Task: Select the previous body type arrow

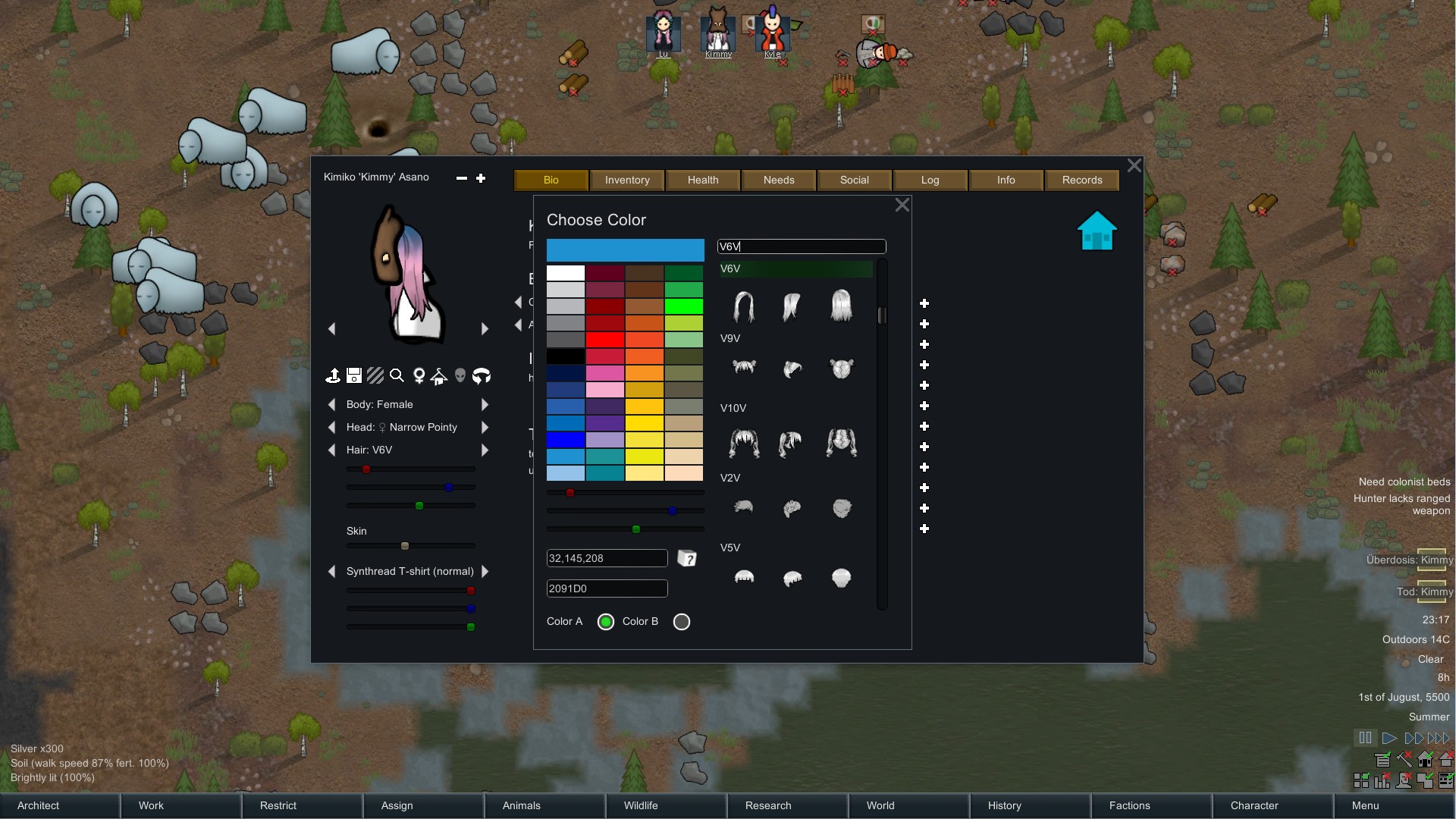Action: 331,404
